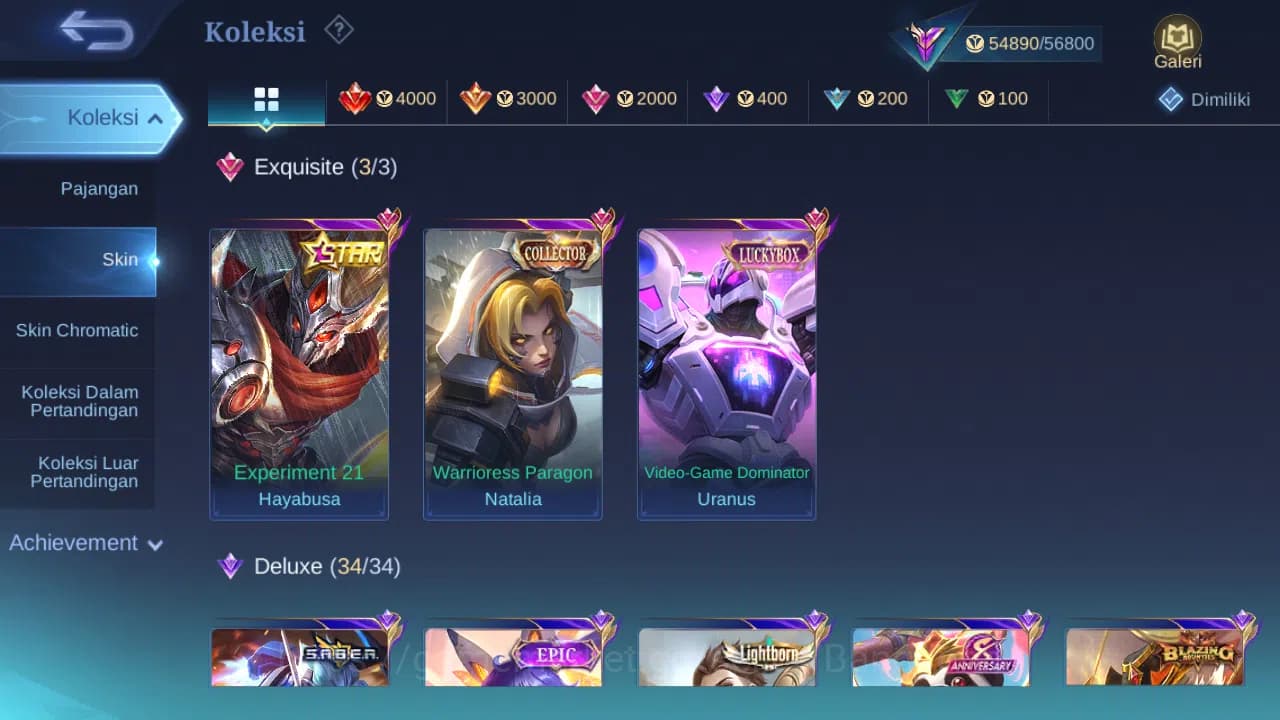Enable the green 100-point tier filter

click(x=957, y=98)
